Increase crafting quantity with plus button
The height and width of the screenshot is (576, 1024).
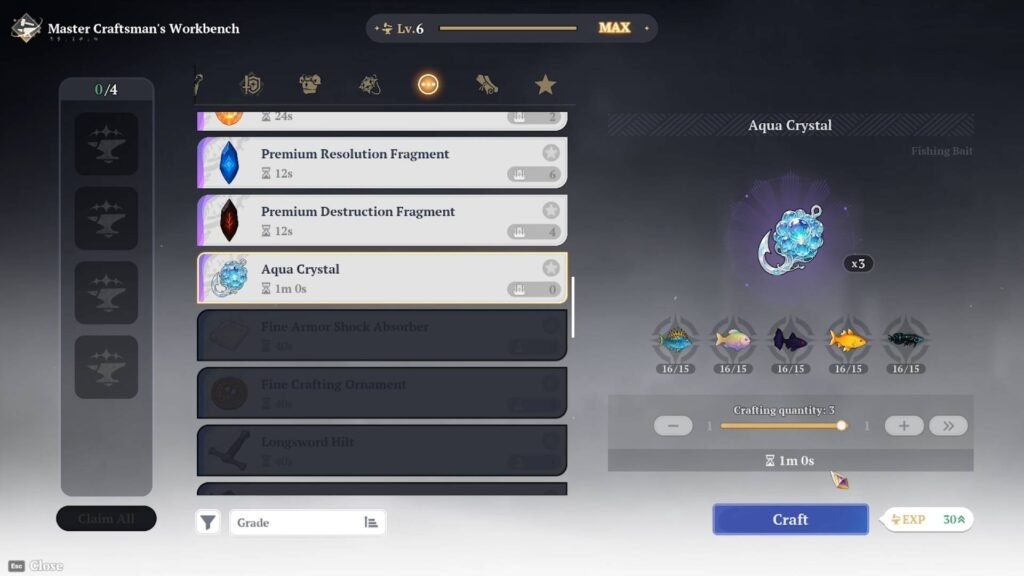point(904,425)
